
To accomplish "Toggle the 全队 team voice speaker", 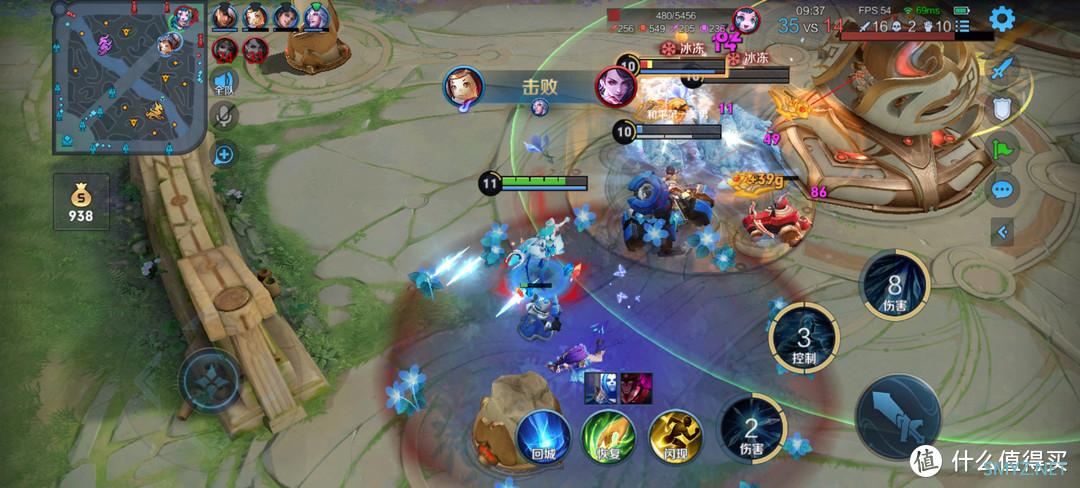I will click(224, 83).
